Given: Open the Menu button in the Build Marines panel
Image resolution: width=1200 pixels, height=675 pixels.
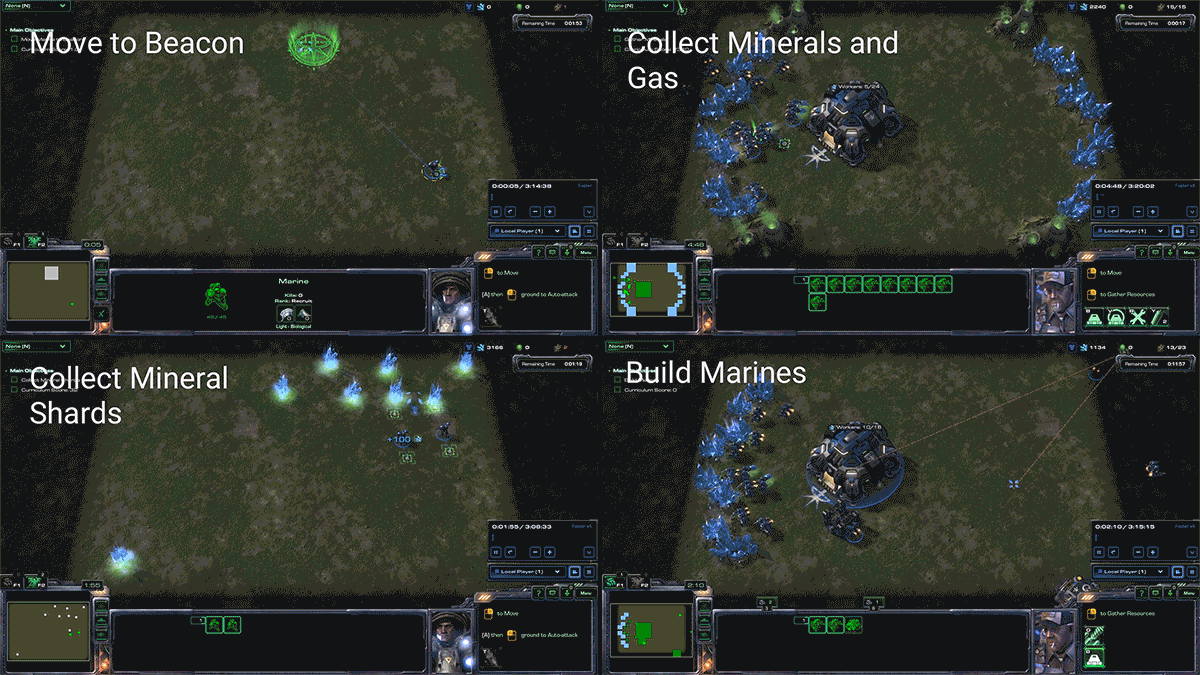Looking at the screenshot, I should [x=1188, y=593].
